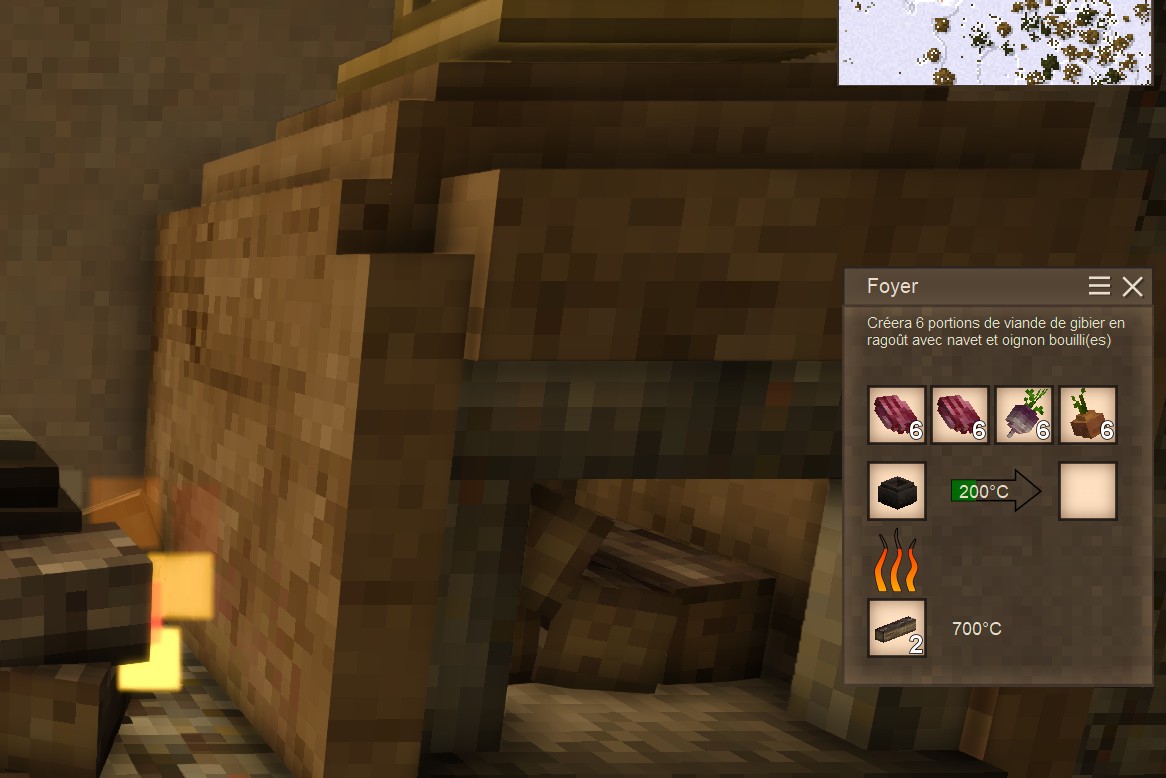The height and width of the screenshot is (778, 1166).
Task: Click the minimap
Action: [x=1001, y=42]
